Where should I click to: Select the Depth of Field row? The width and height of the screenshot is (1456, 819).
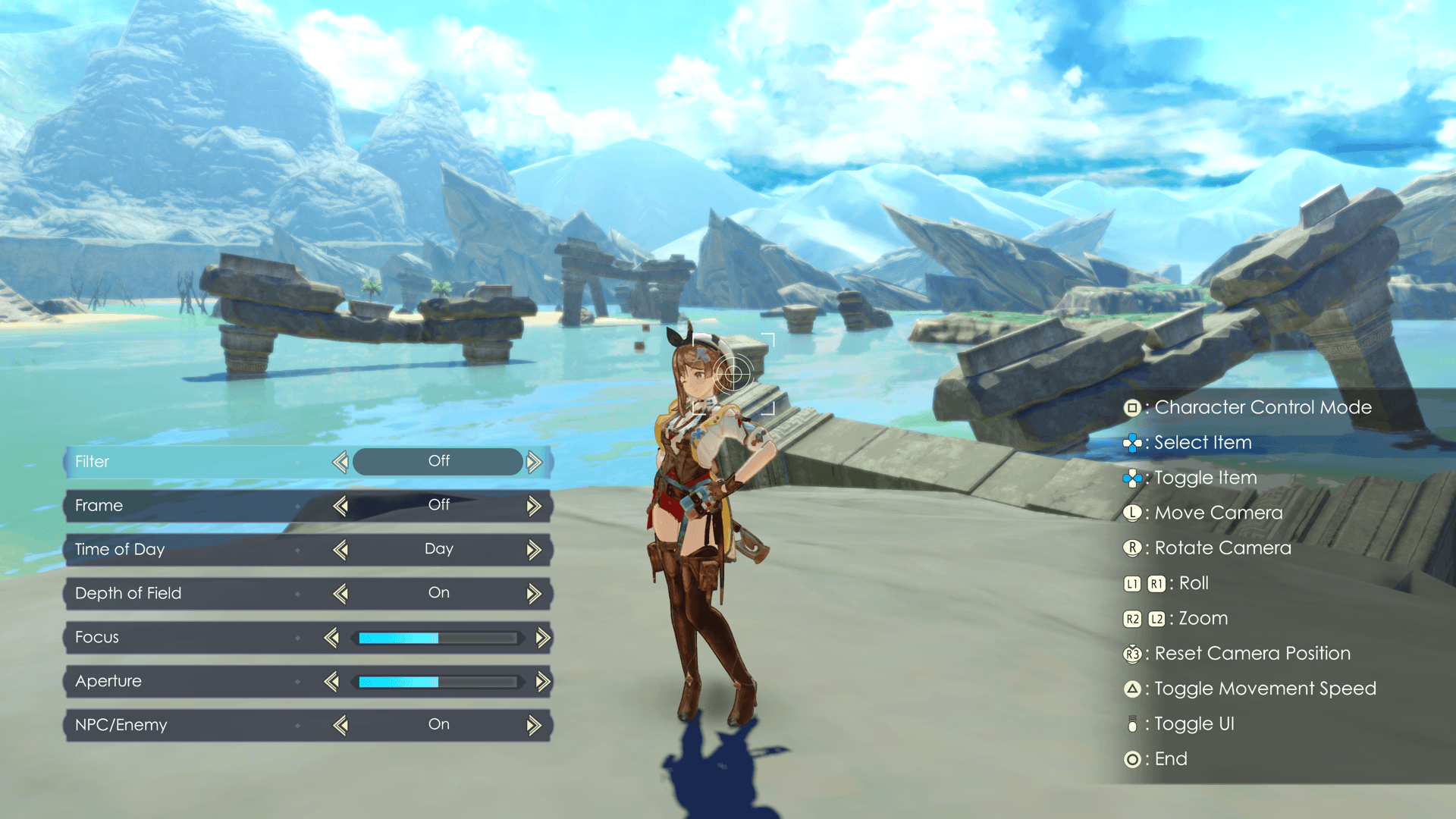coord(182,594)
